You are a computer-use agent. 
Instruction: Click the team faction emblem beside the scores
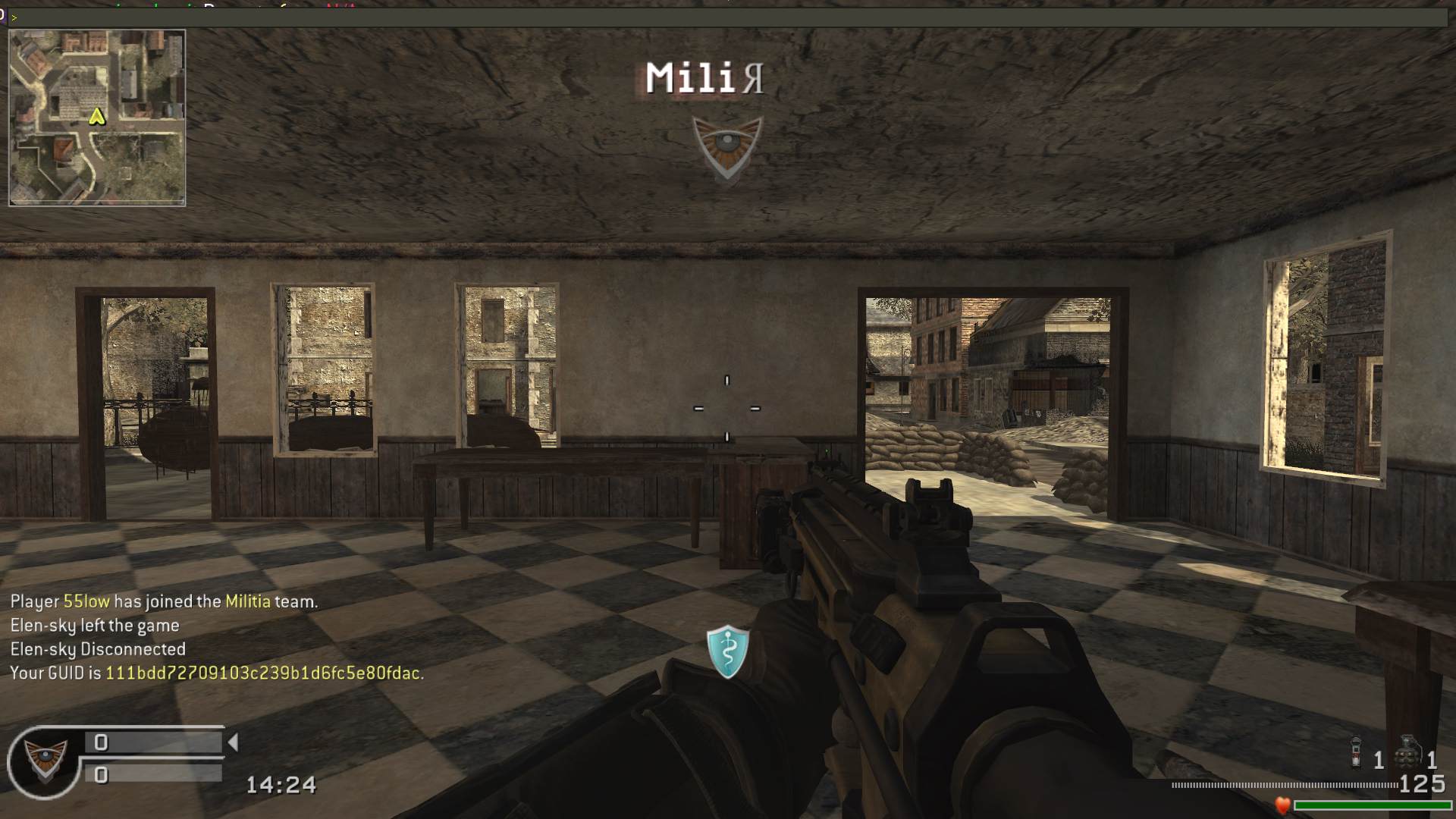click(x=44, y=761)
